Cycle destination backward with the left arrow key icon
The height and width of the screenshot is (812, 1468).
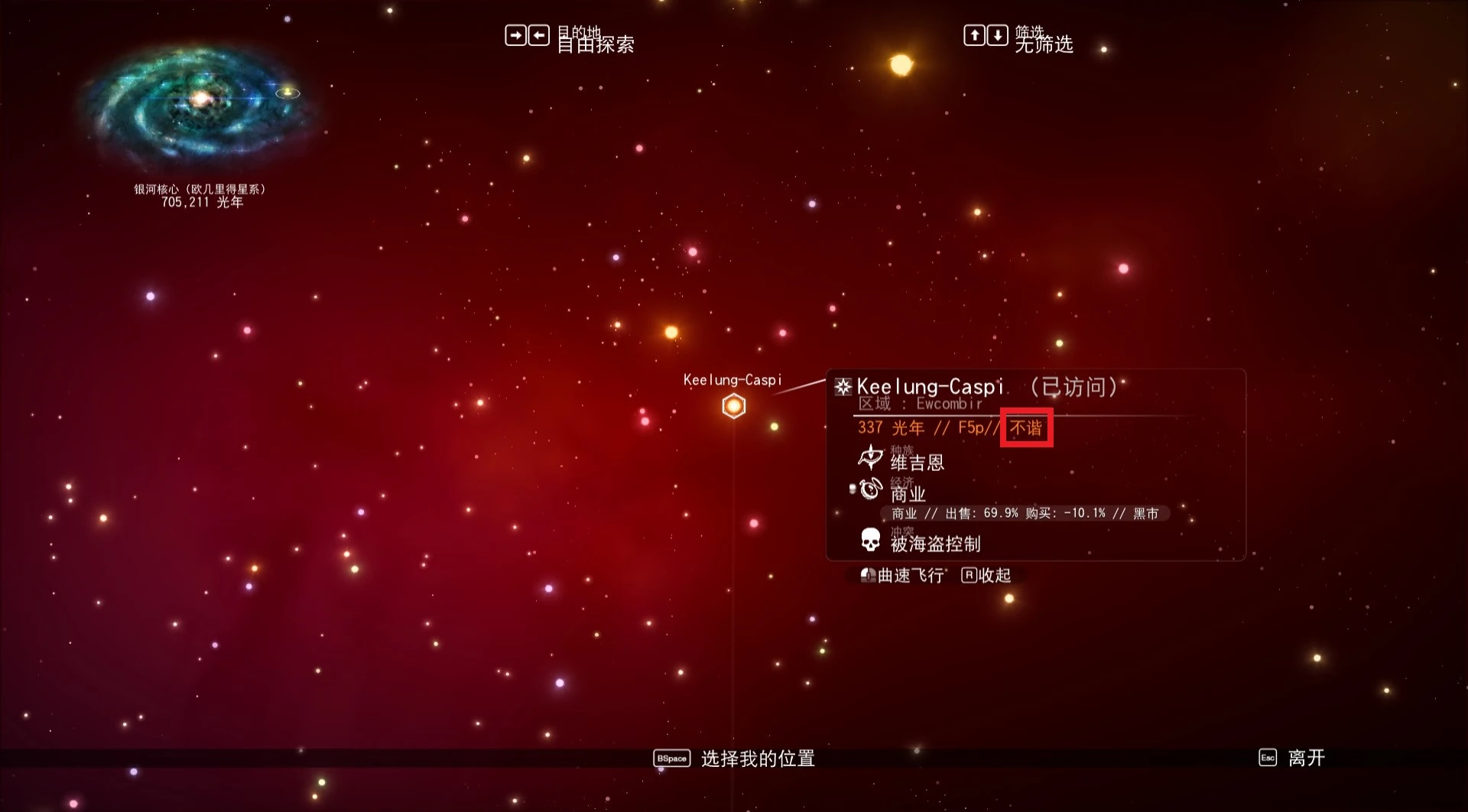[538, 35]
